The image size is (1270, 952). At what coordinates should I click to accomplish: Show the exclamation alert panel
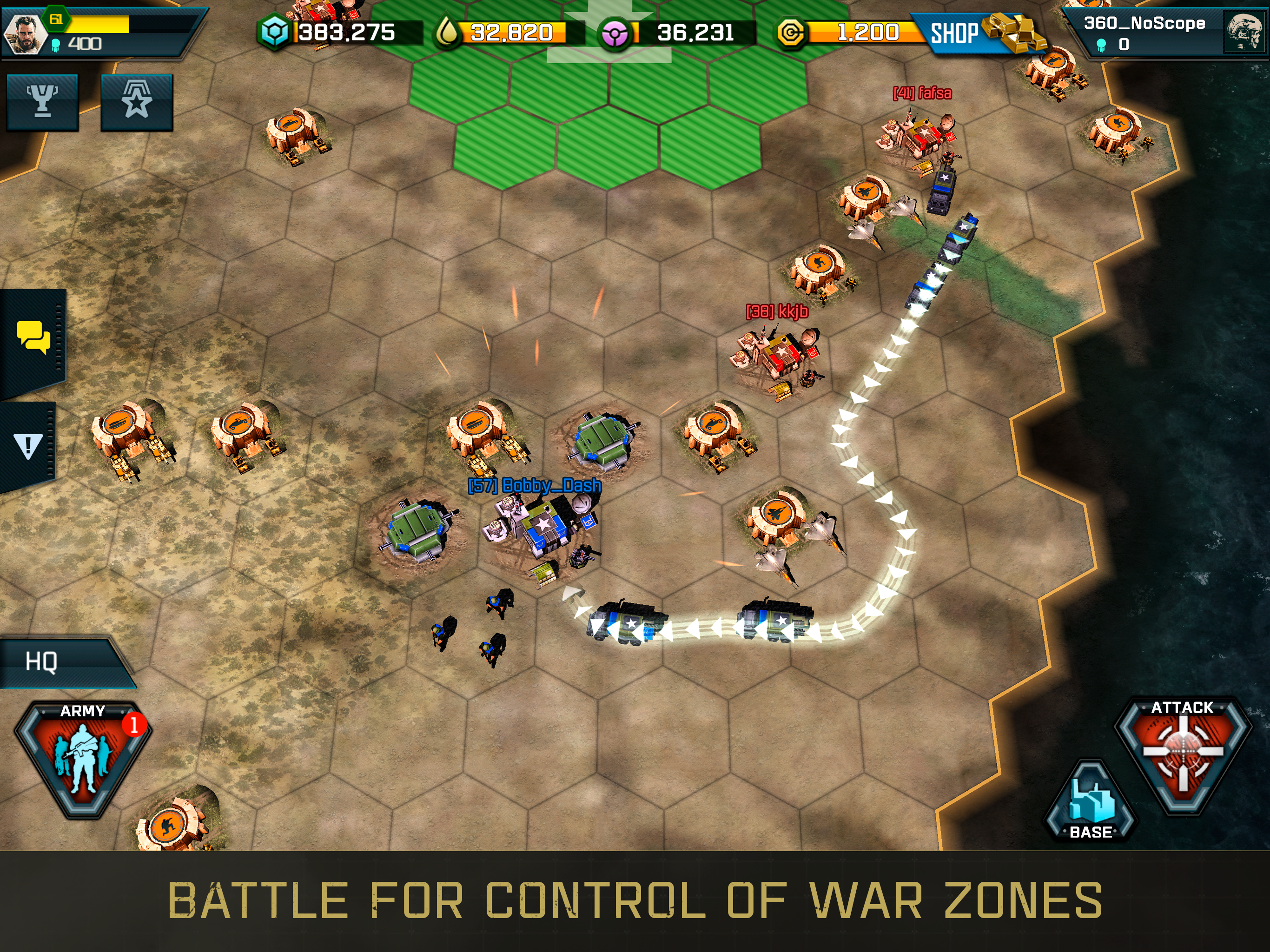[x=28, y=446]
